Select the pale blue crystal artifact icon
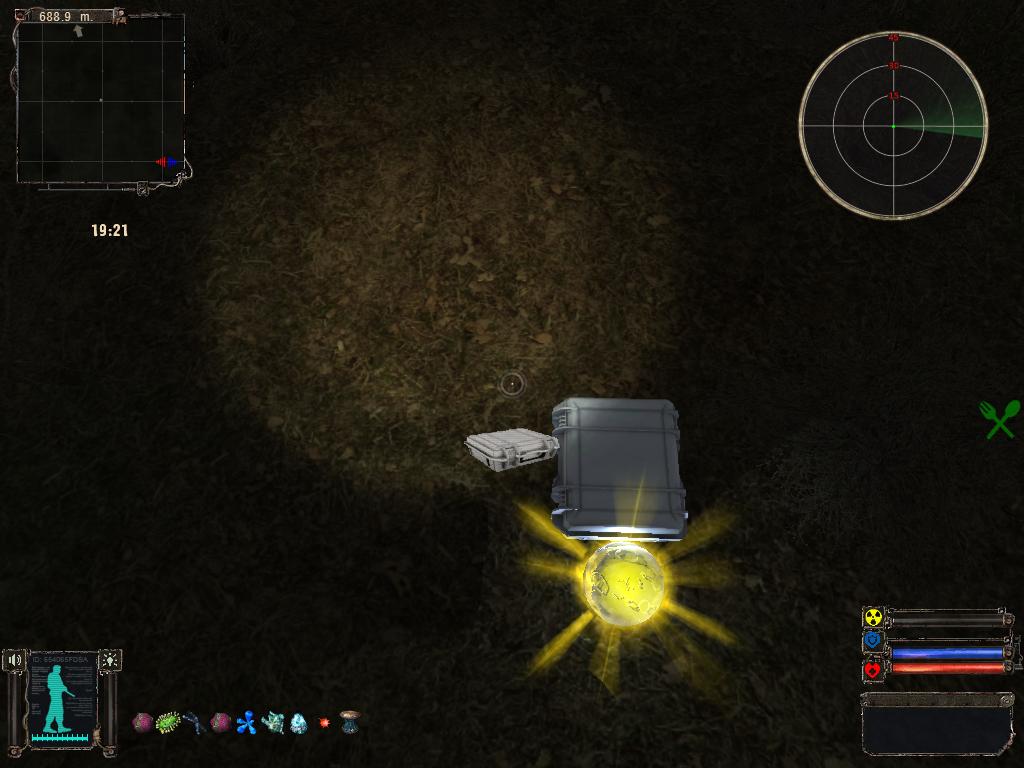The height and width of the screenshot is (768, 1024). [298, 722]
